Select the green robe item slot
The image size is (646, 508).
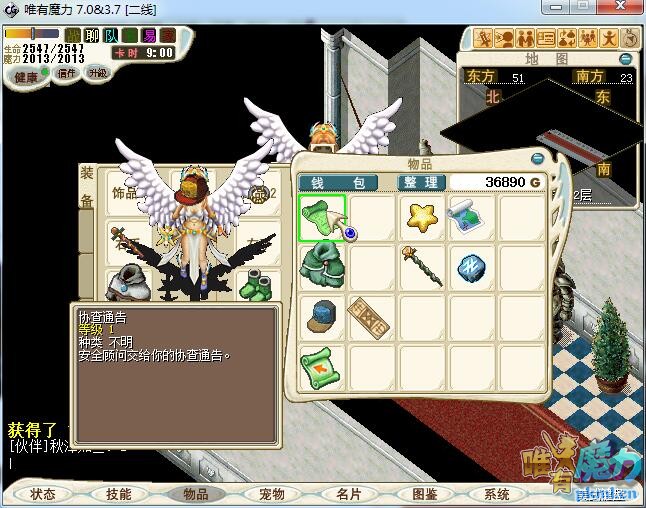(x=322, y=265)
